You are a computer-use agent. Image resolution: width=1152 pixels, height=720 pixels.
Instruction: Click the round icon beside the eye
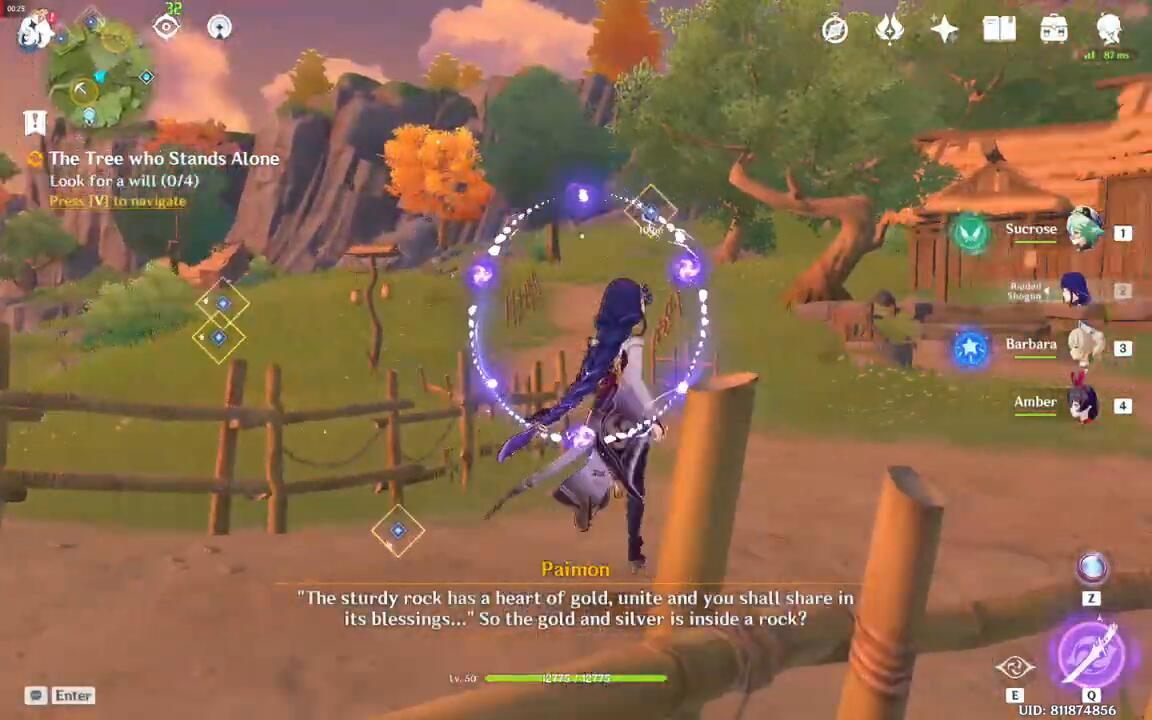click(219, 27)
